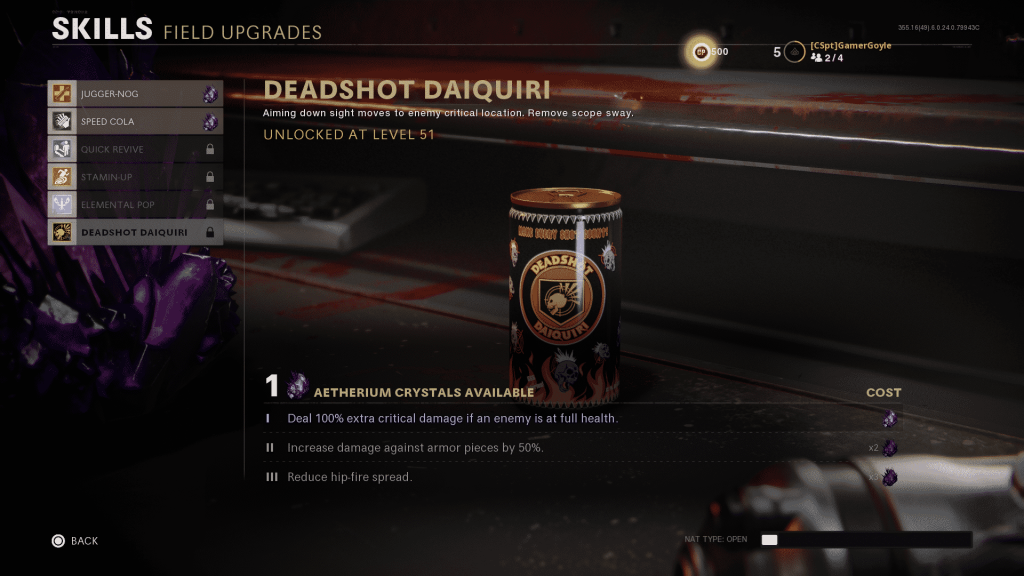Select the Stamin-Up perk row

tap(134, 177)
